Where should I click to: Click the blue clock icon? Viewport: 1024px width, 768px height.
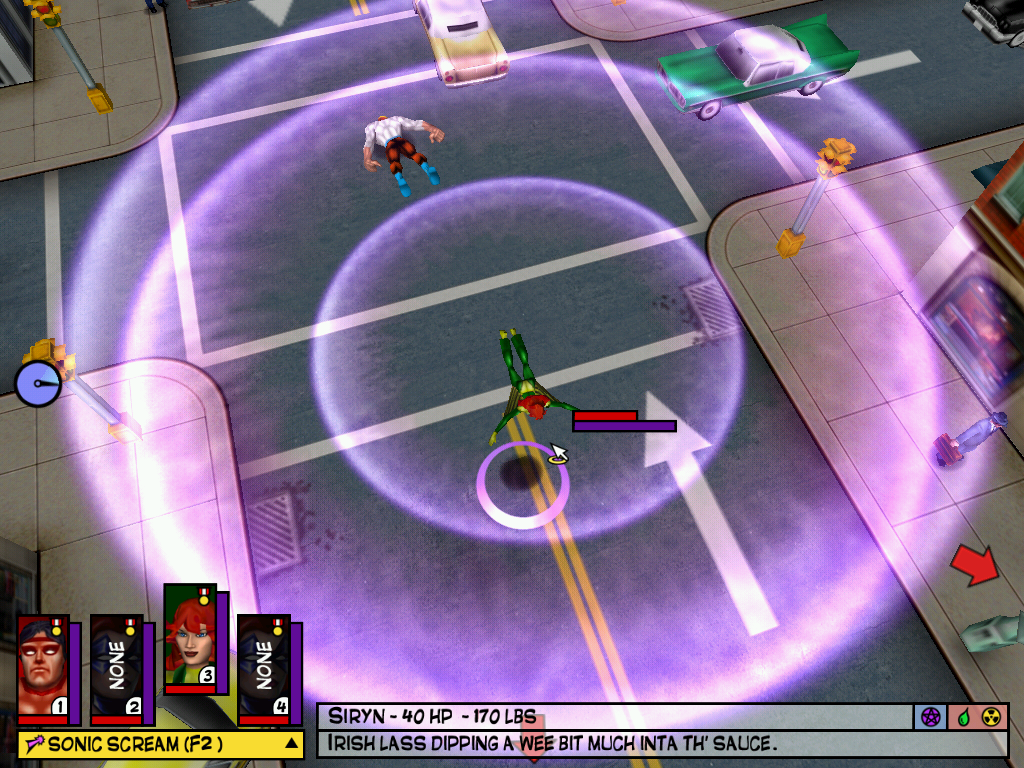point(37,384)
